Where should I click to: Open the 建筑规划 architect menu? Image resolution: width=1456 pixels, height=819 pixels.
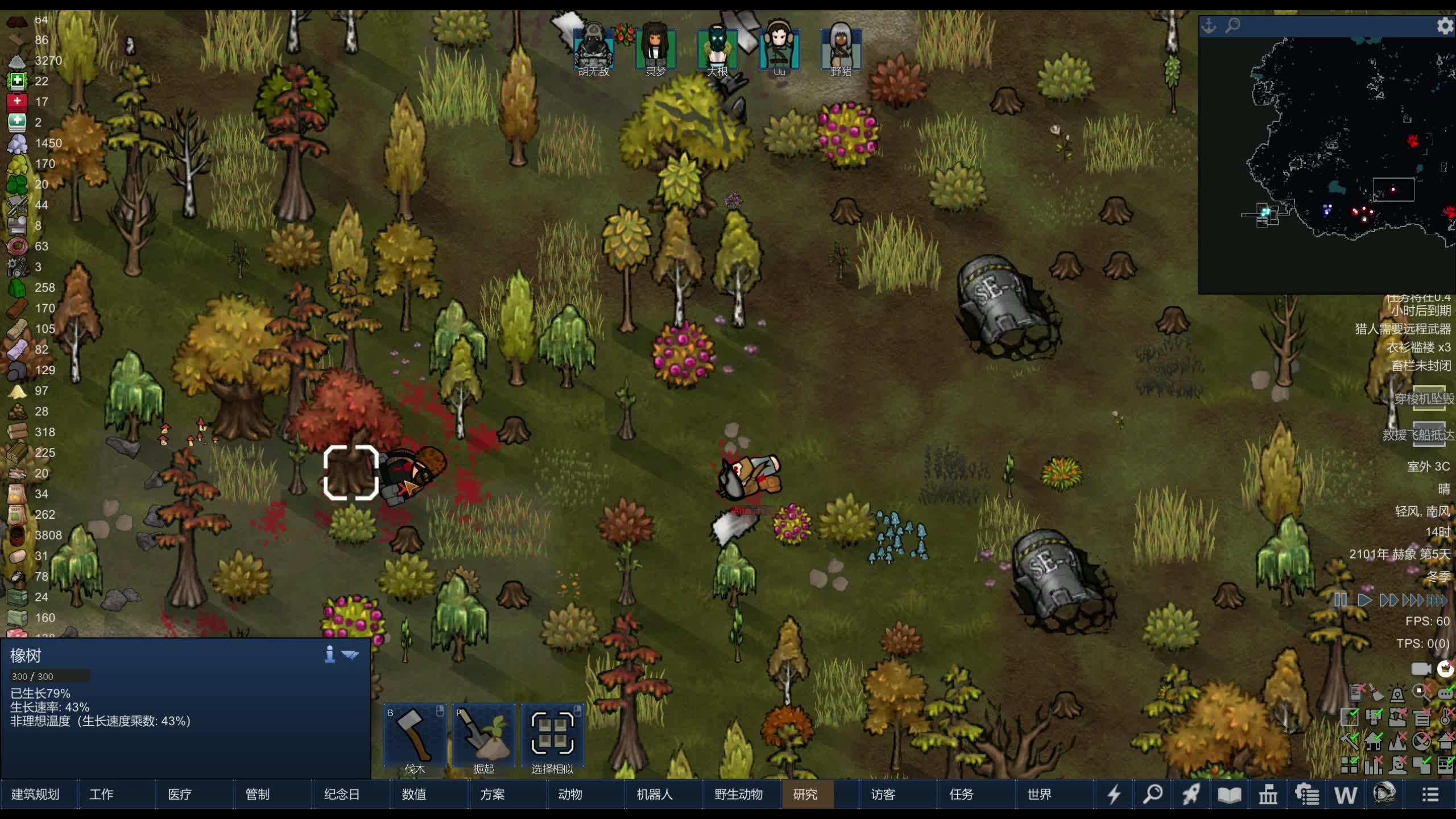pyautogui.click(x=36, y=795)
